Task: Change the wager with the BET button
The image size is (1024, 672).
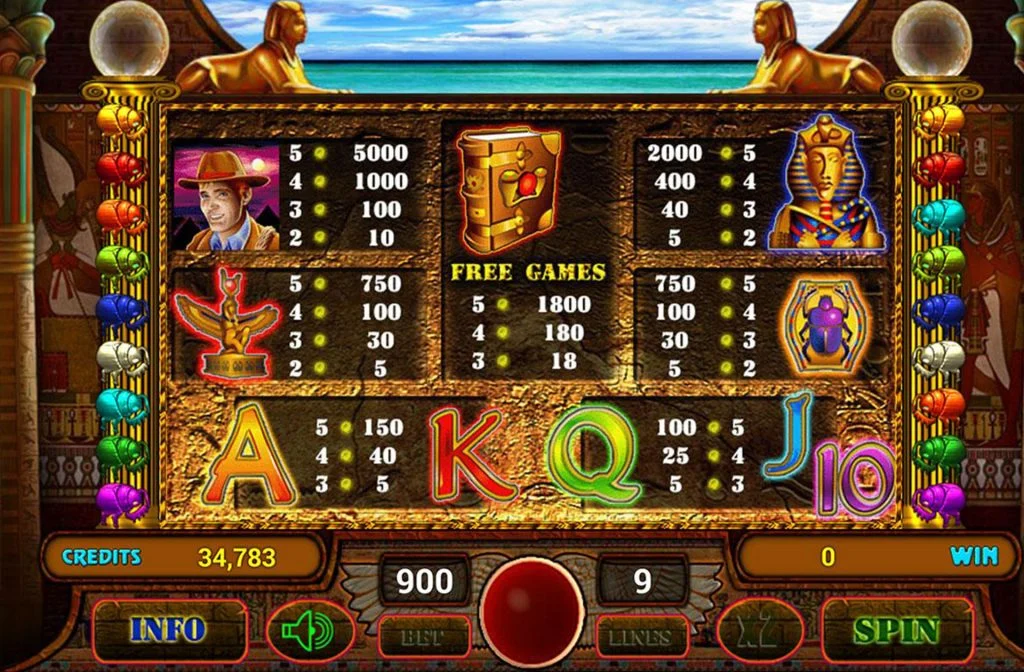Action: click(424, 636)
